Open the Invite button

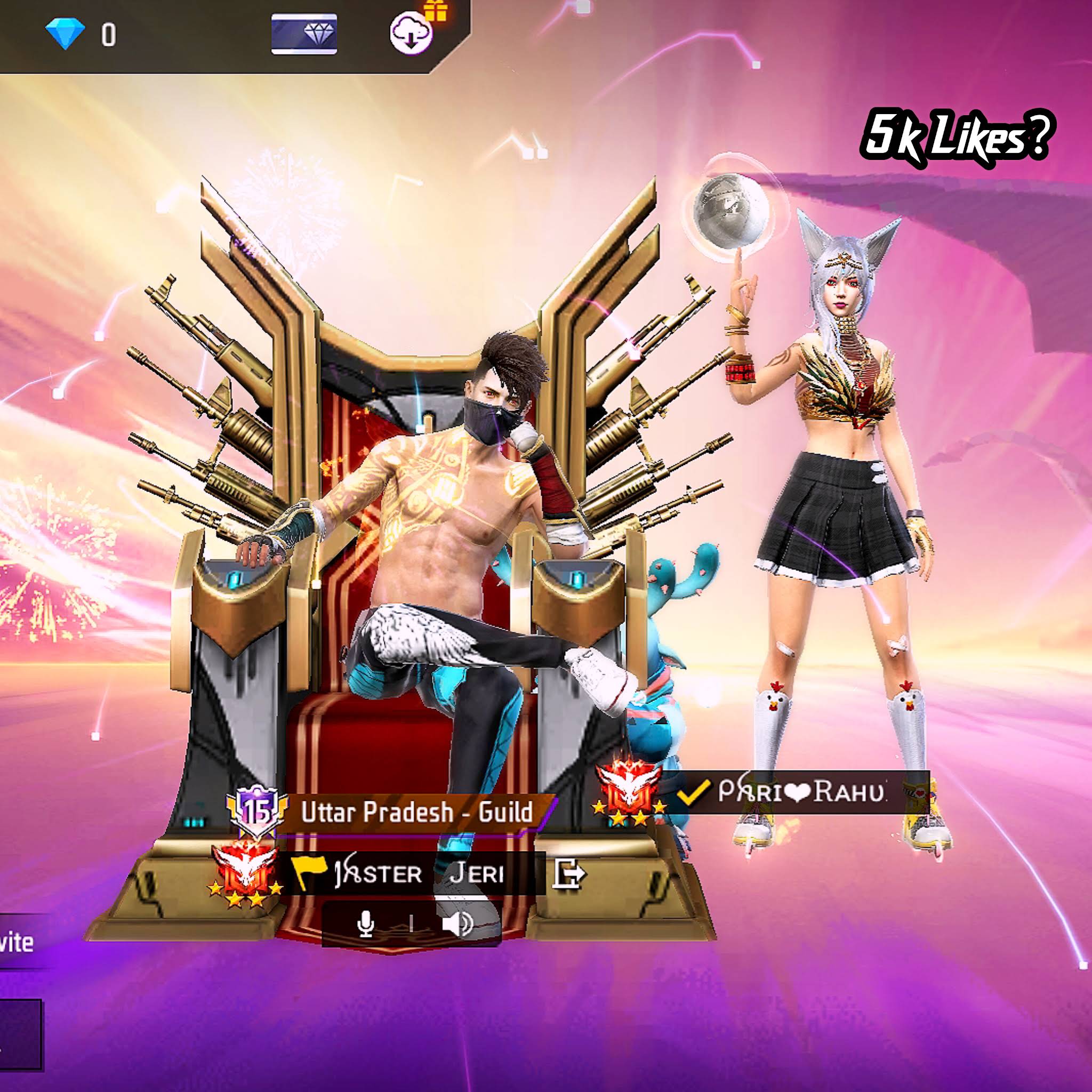pos(17,942)
